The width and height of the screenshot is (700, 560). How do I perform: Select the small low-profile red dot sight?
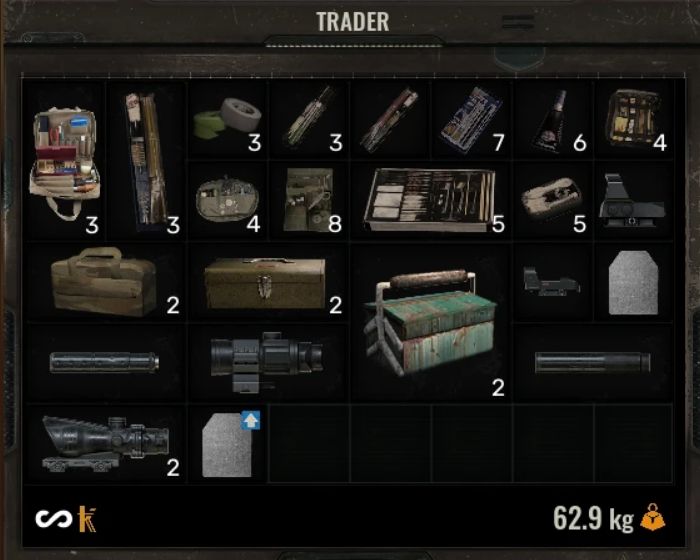[551, 281]
